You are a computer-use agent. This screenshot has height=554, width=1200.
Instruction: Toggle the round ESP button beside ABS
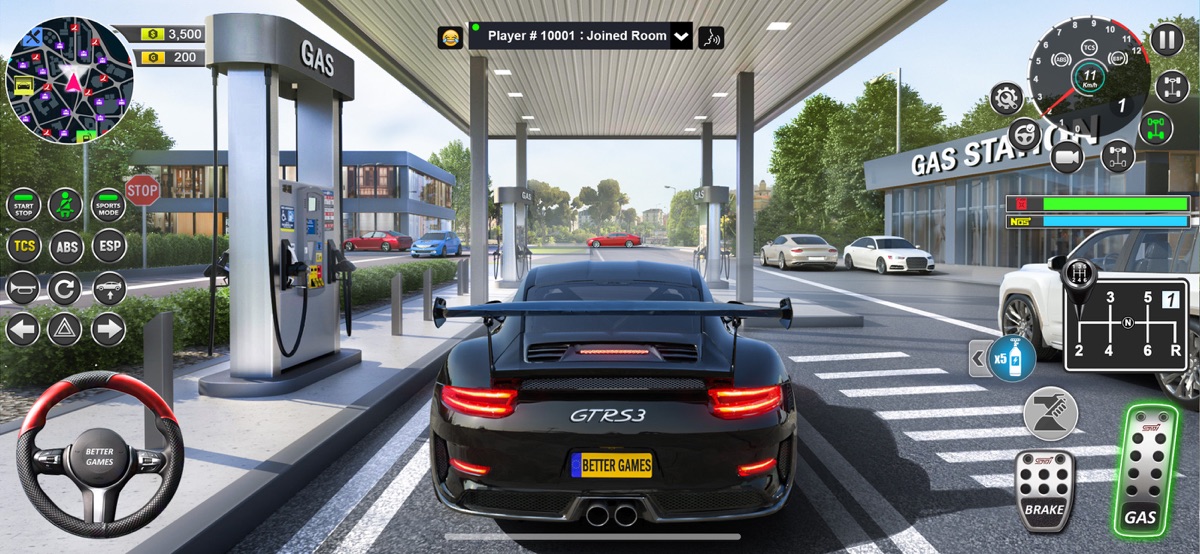[108, 246]
